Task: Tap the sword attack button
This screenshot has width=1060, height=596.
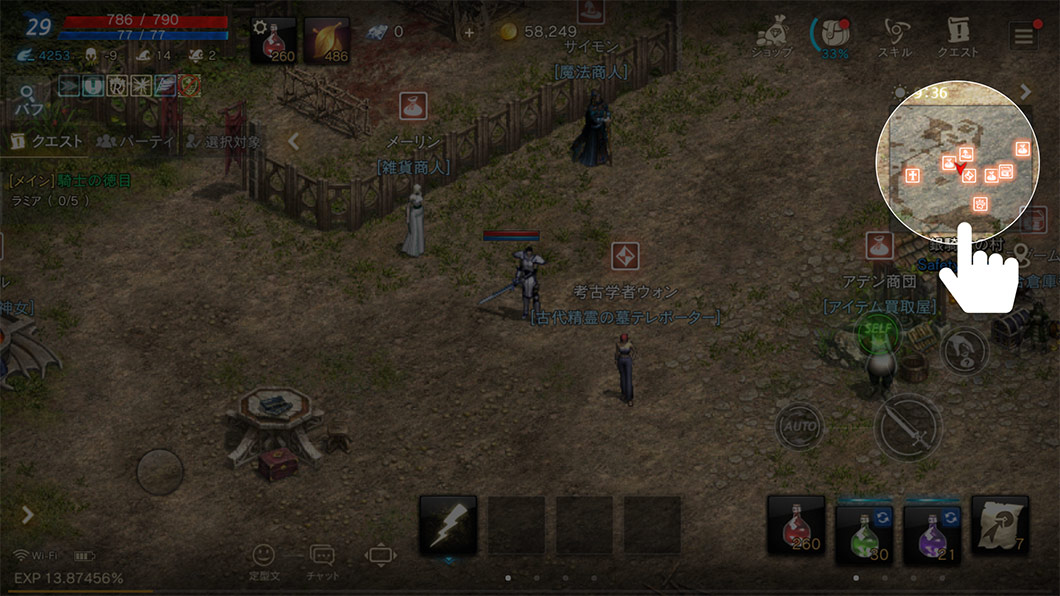Action: pos(908,427)
